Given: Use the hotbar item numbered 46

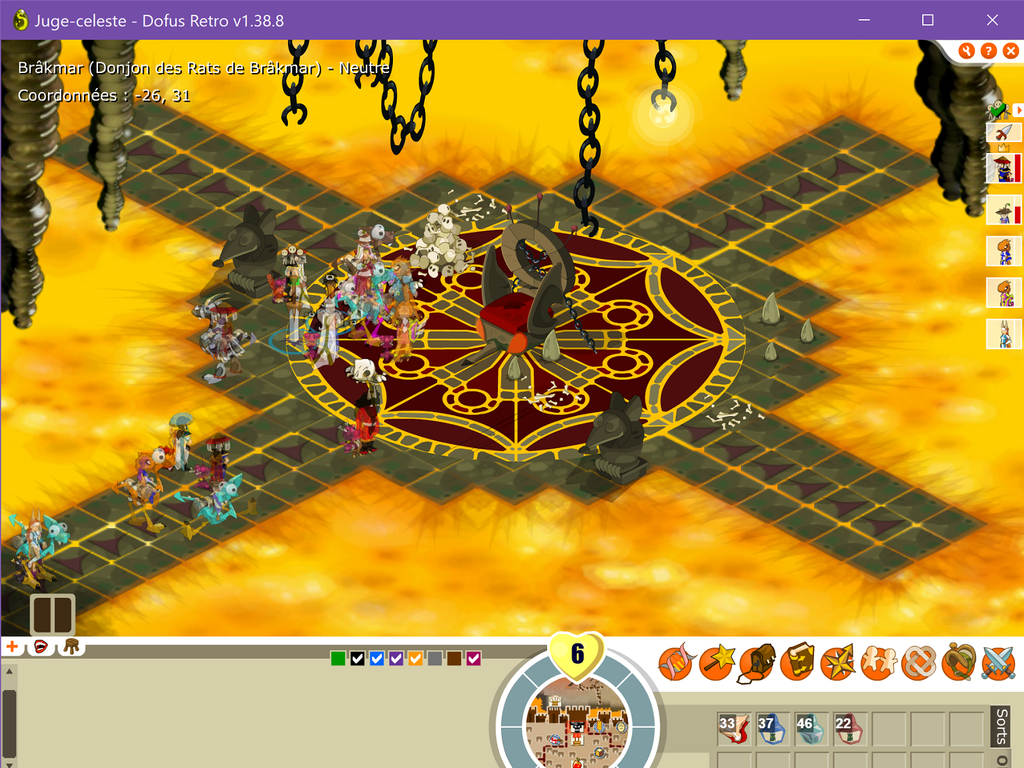Looking at the screenshot, I should pyautogui.click(x=811, y=729).
